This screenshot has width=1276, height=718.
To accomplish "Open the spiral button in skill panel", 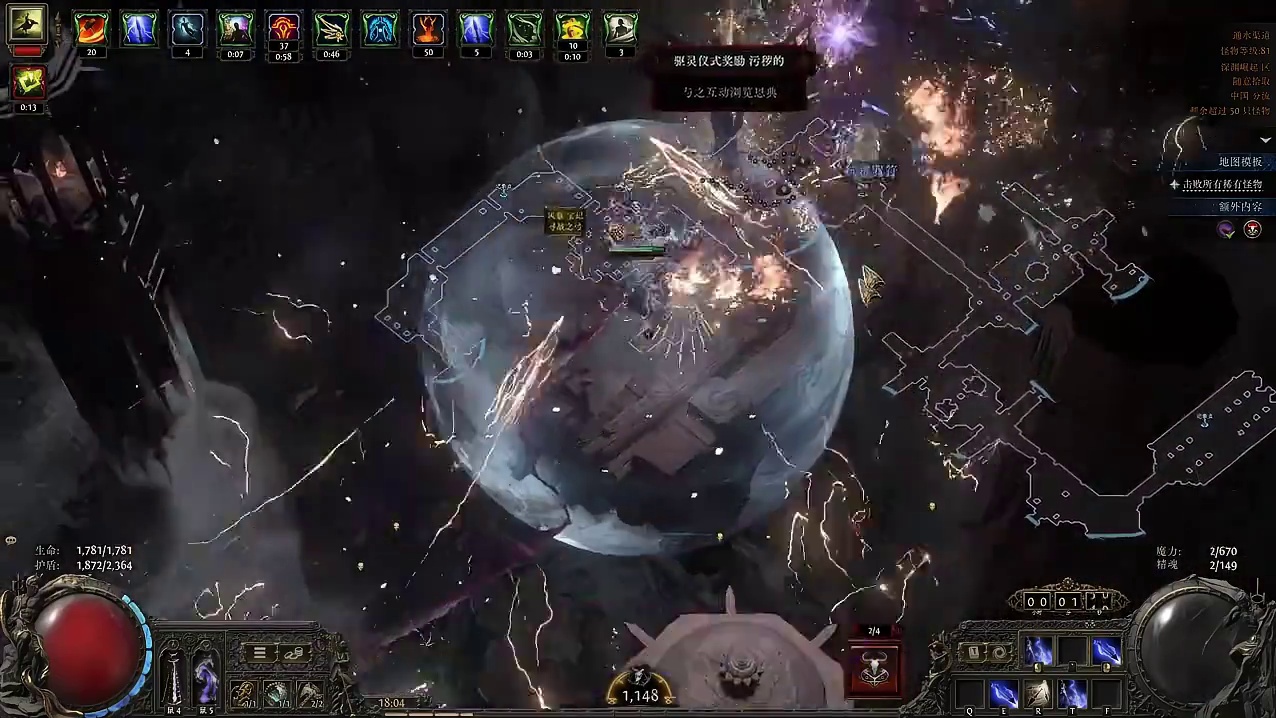I will [998, 651].
